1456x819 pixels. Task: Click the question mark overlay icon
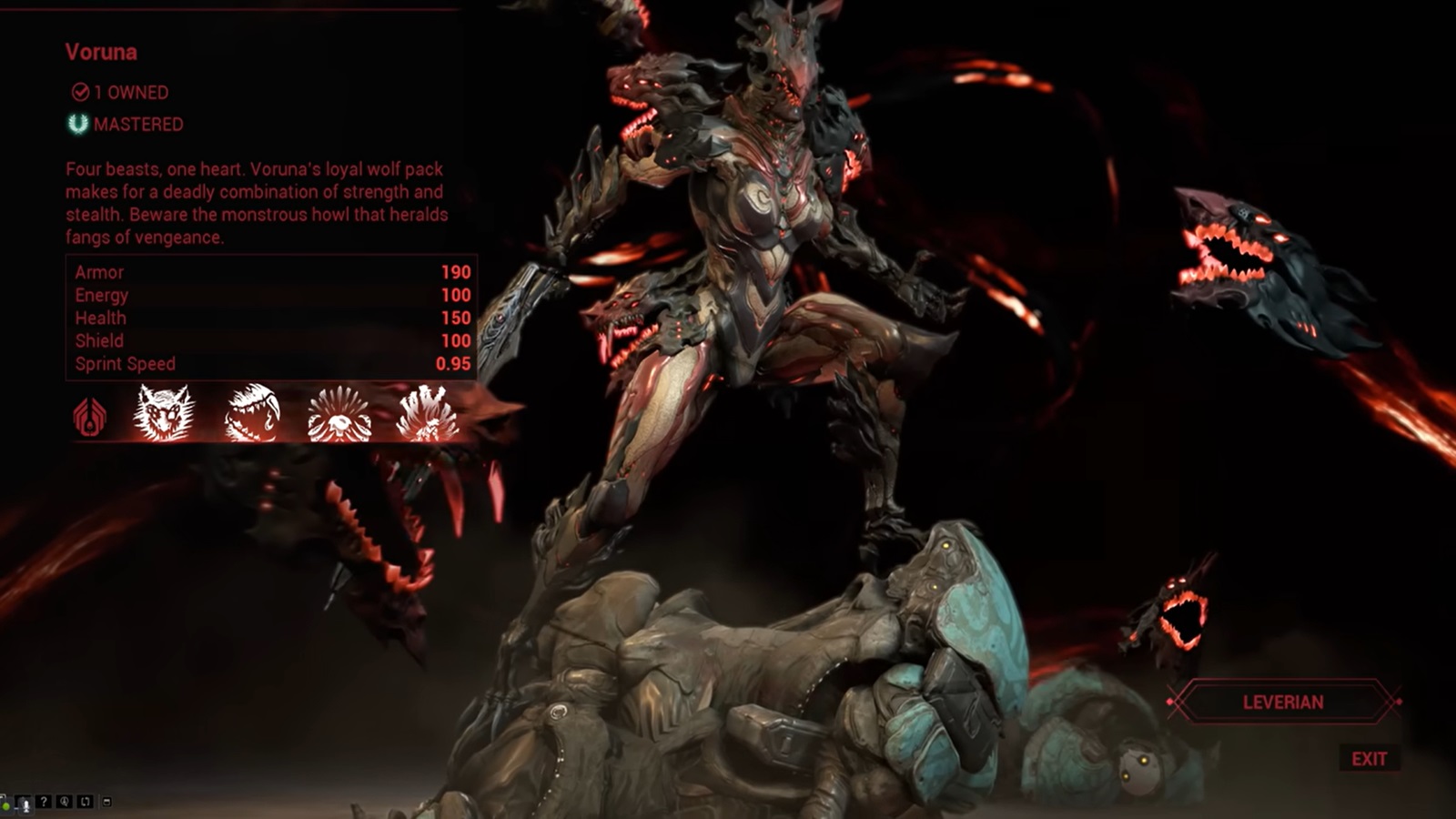tap(44, 802)
